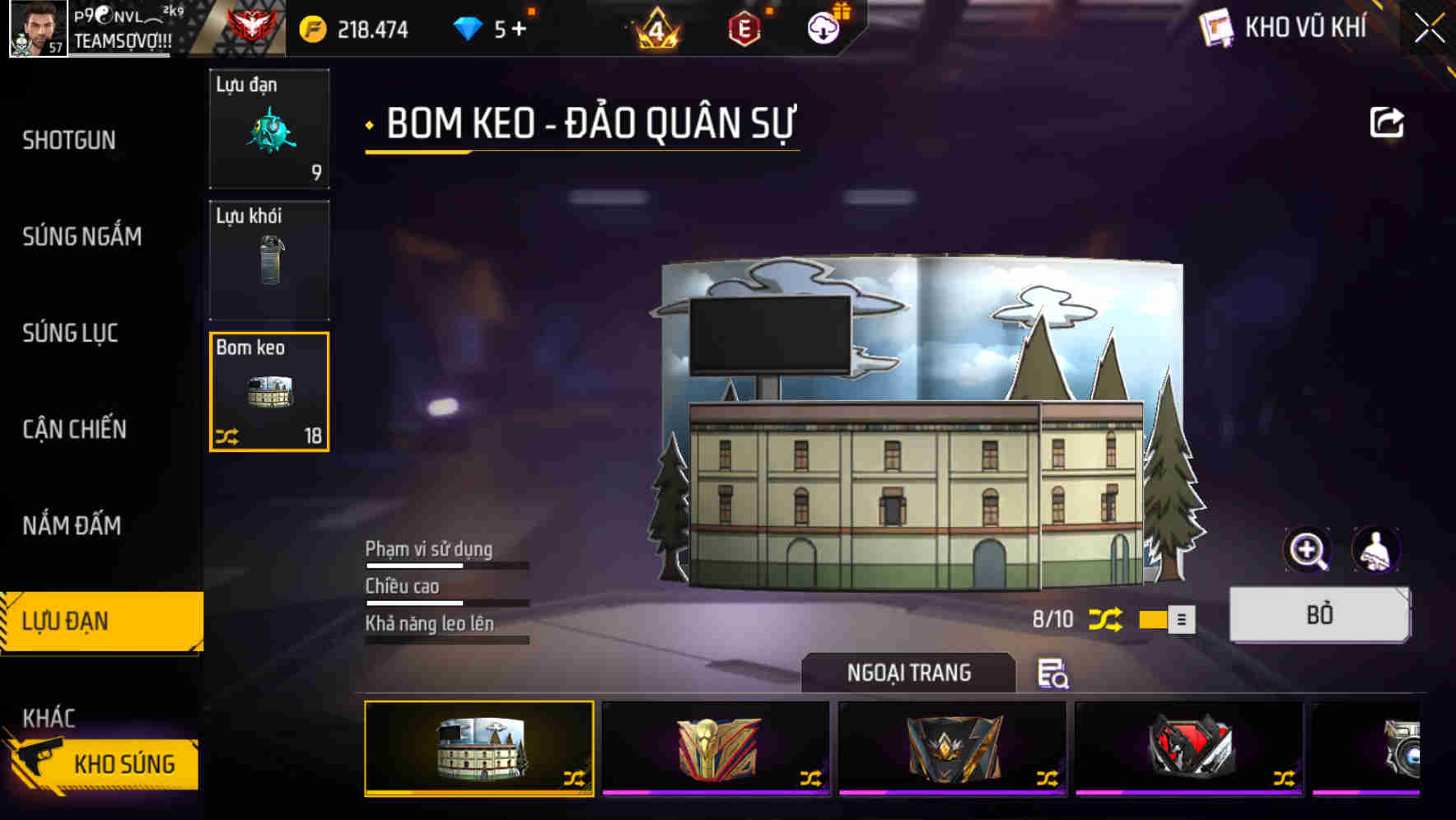Expand the Kho Súng section
Image resolution: width=1456 pixels, height=820 pixels.
coord(124,763)
